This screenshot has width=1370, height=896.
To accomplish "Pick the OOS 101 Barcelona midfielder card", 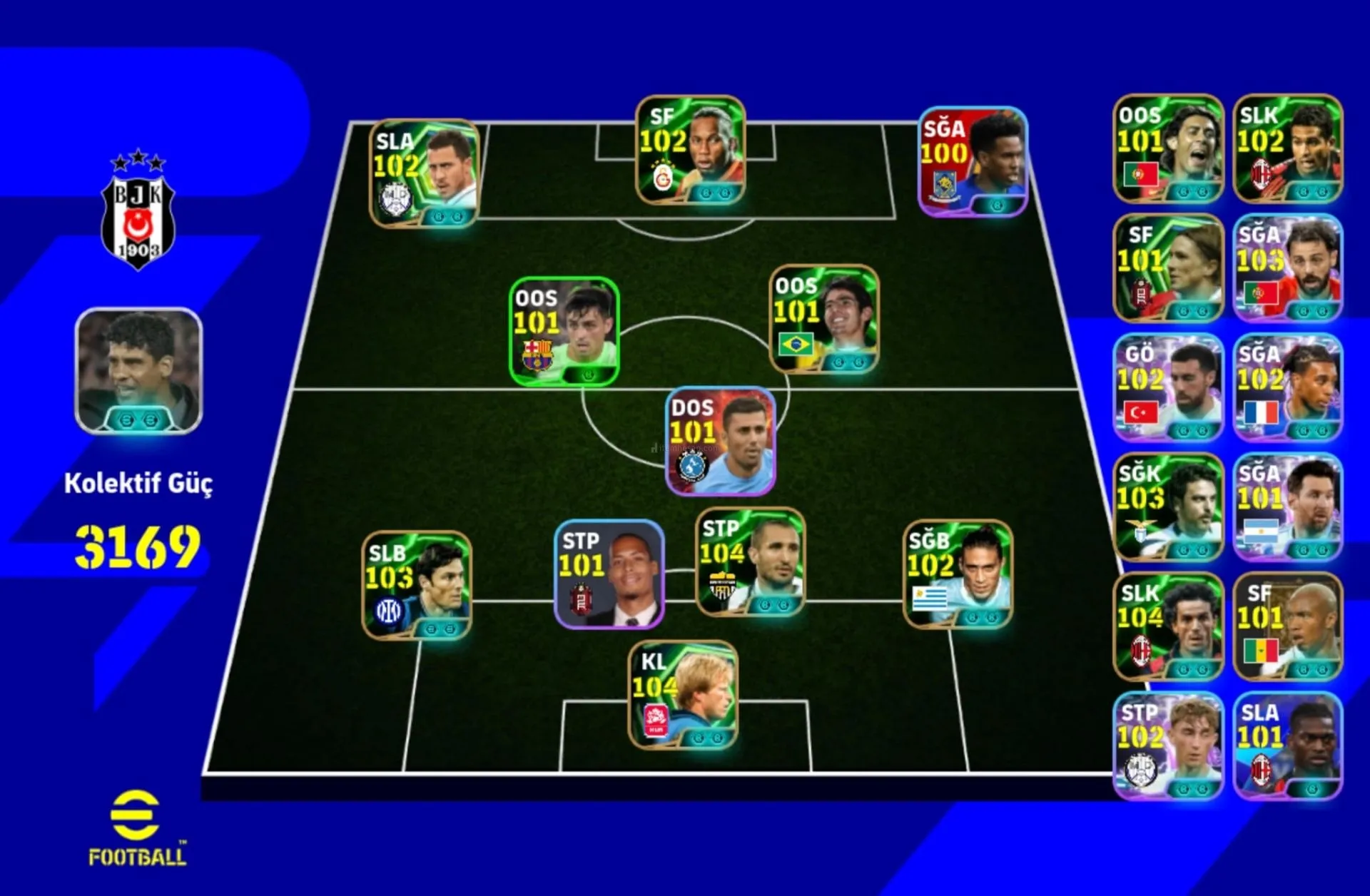I will pyautogui.click(x=564, y=332).
